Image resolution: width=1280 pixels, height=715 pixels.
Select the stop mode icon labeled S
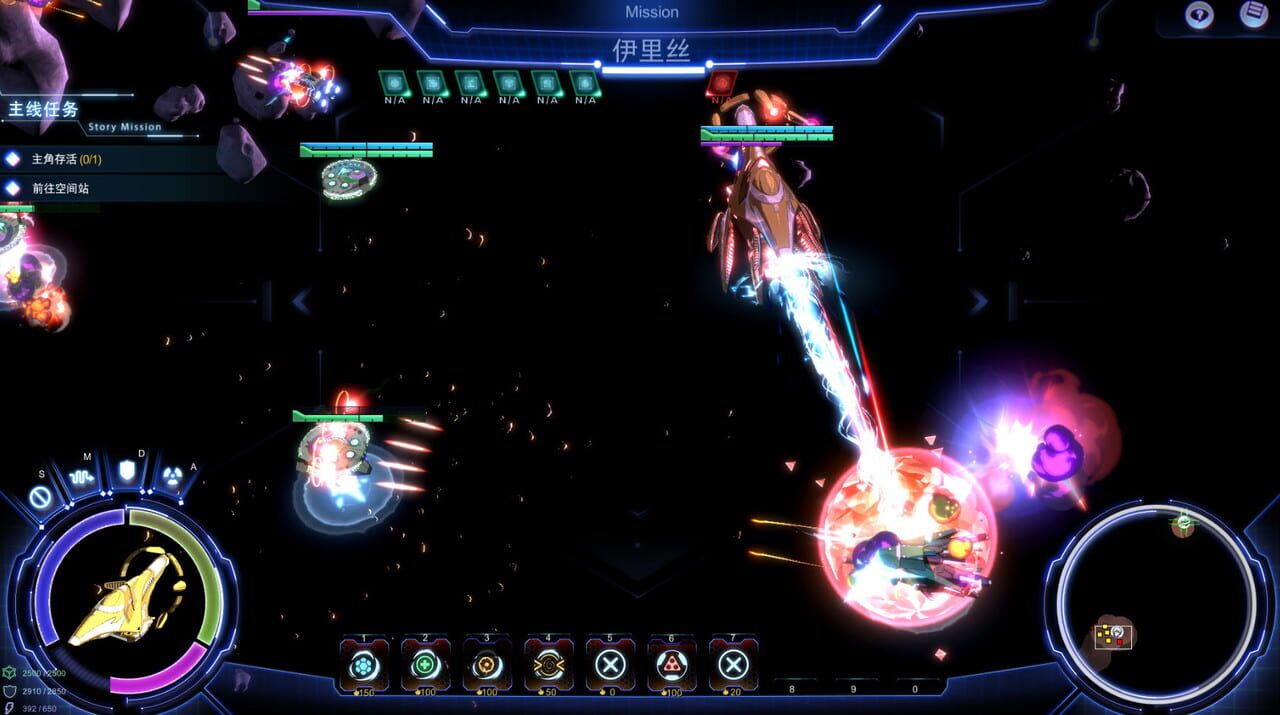tap(41, 495)
